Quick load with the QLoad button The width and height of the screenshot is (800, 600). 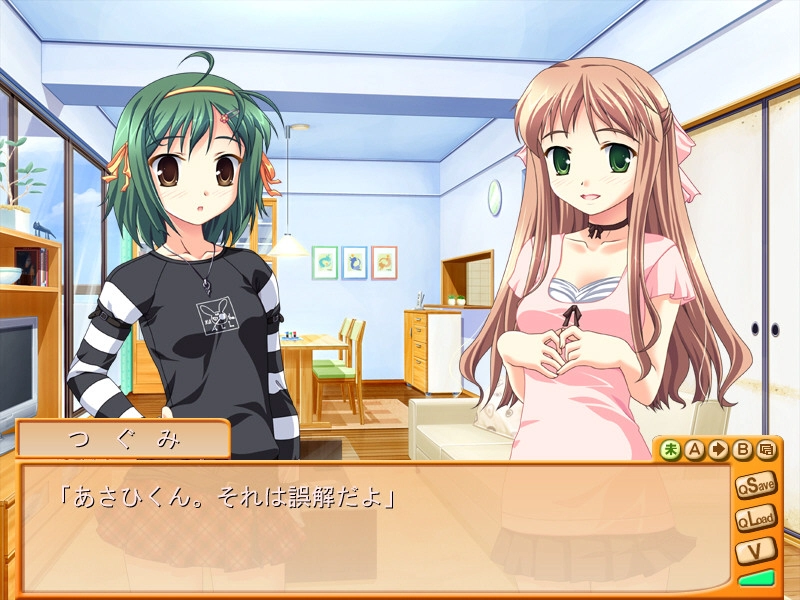click(757, 518)
